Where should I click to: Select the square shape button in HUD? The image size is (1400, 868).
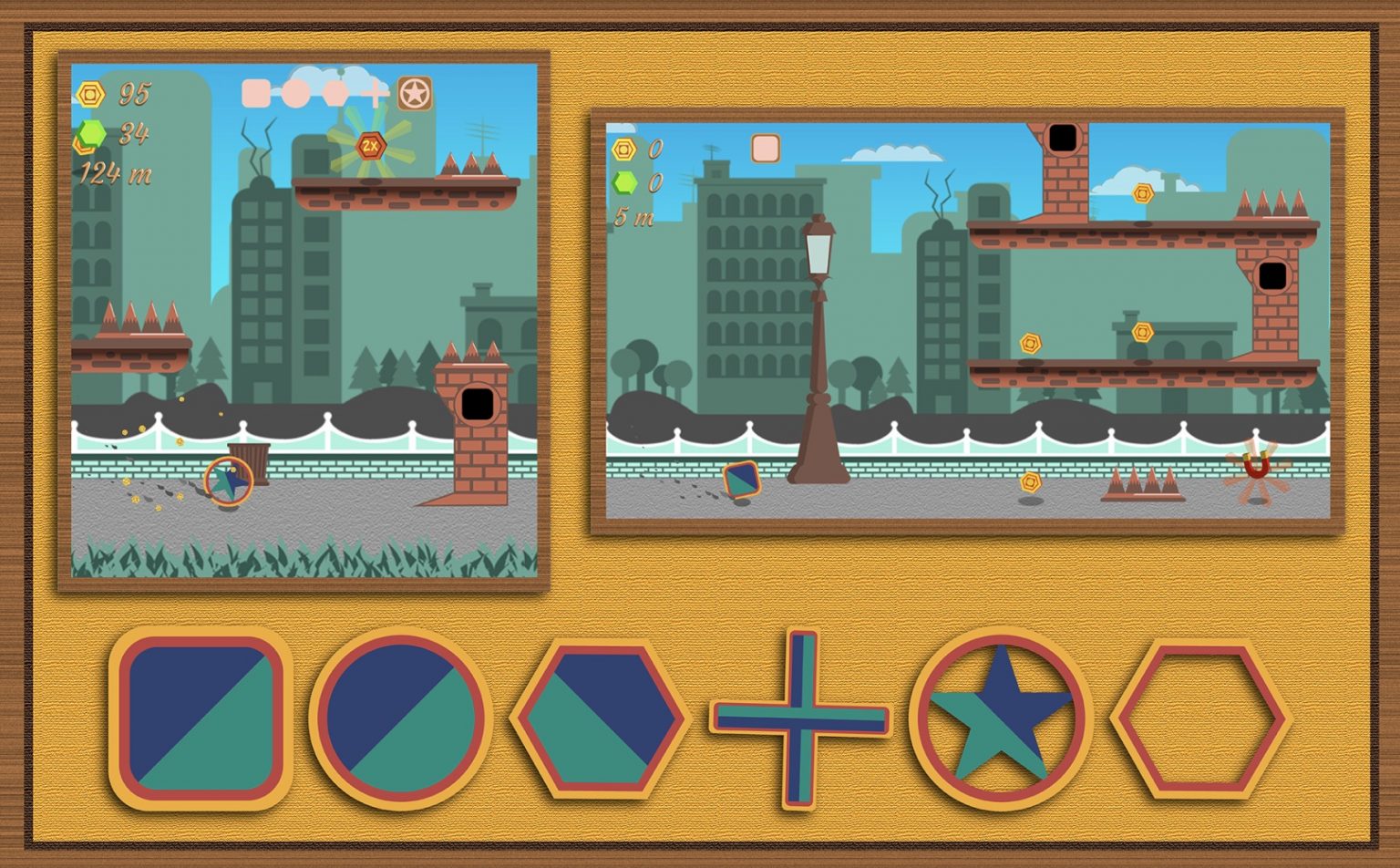point(258,91)
